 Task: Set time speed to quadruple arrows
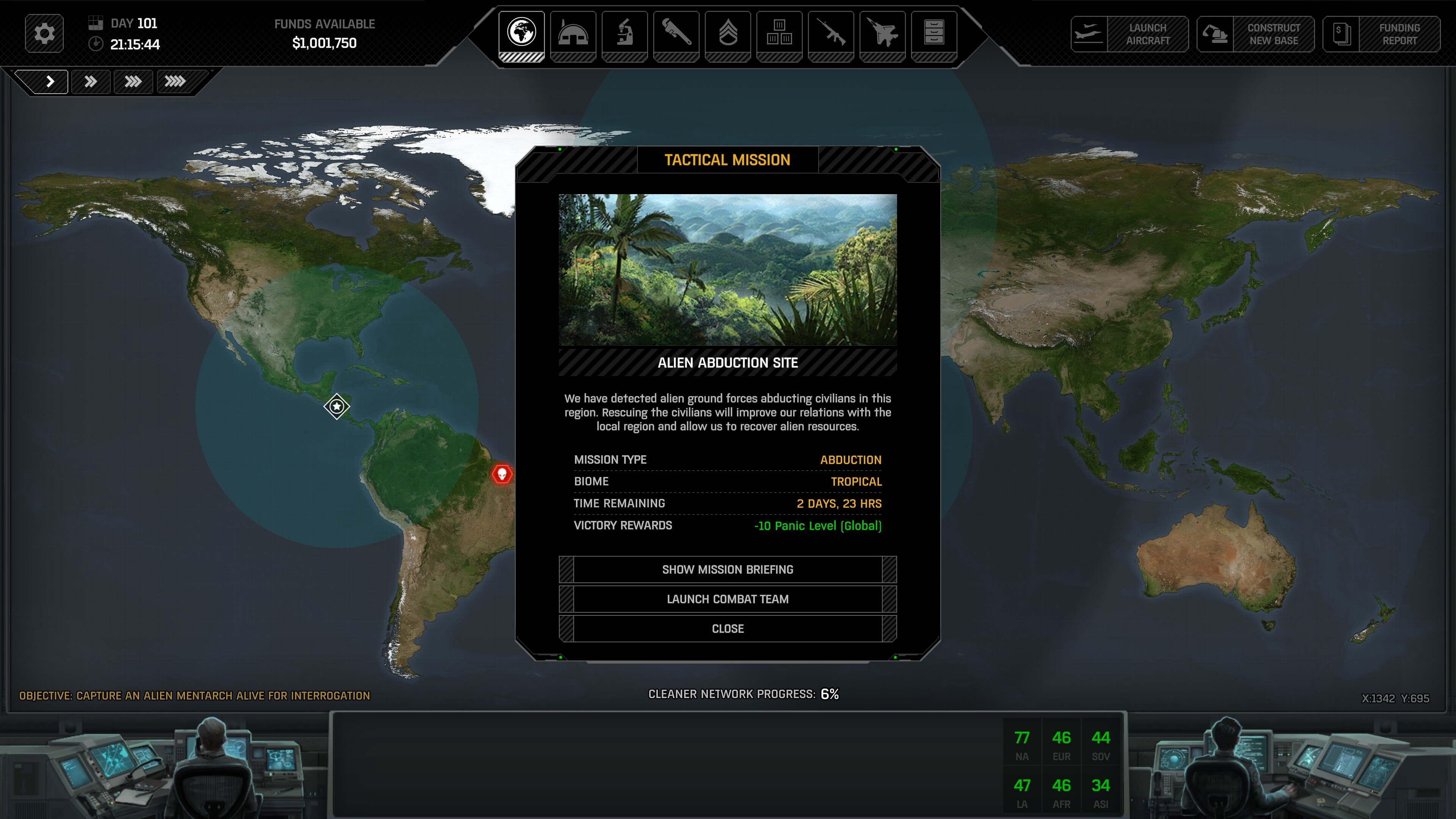(175, 82)
